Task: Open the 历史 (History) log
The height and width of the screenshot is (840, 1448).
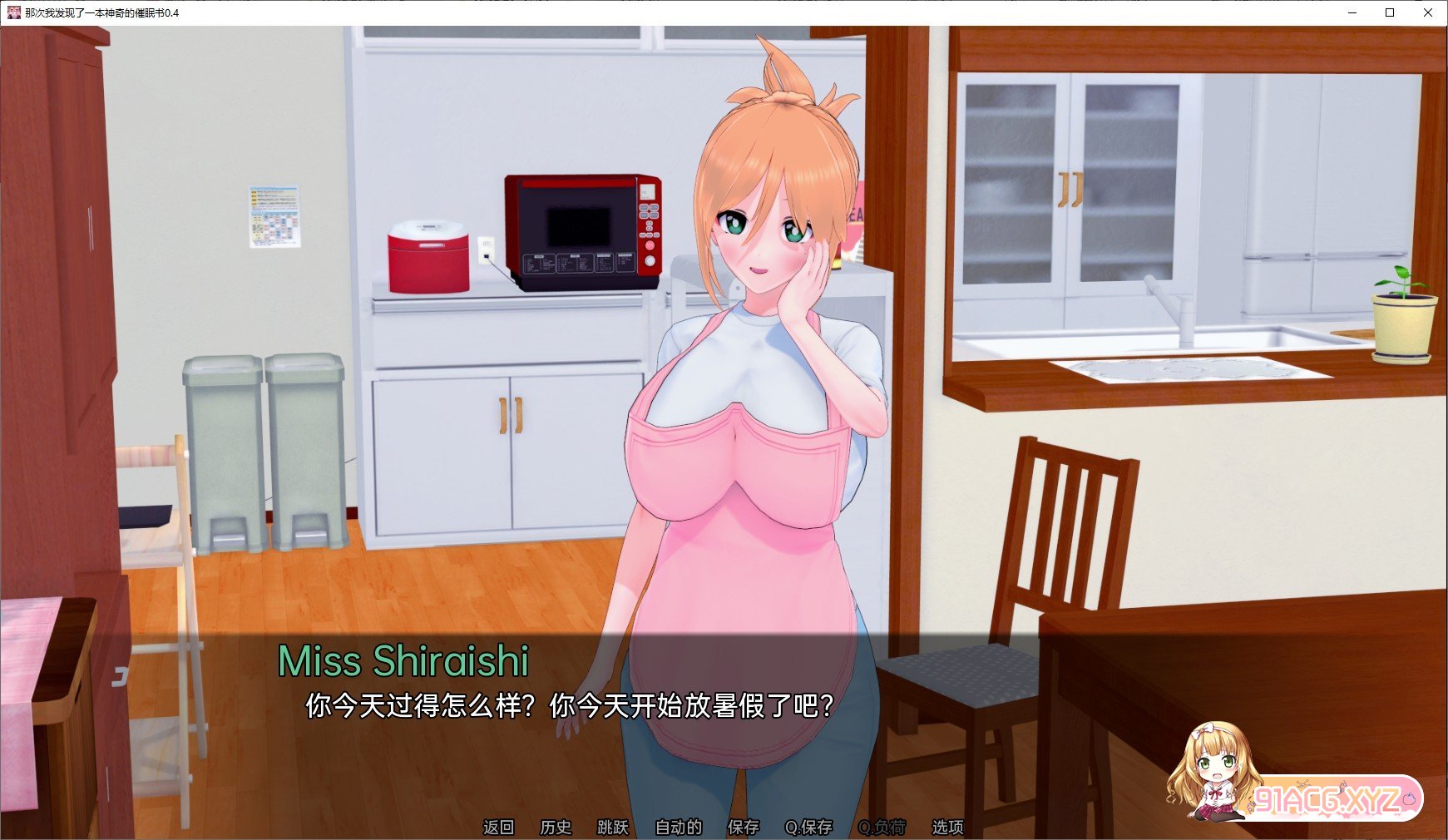Action: tap(556, 827)
